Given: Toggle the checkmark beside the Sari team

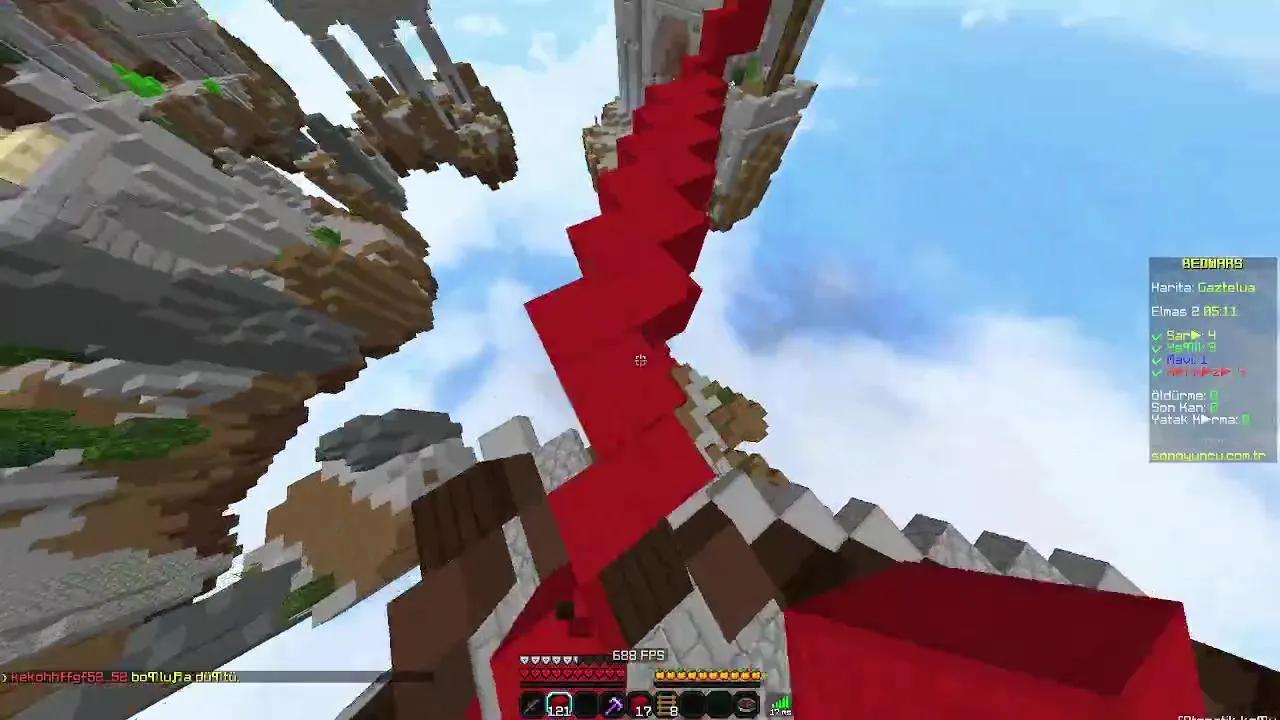Looking at the screenshot, I should (x=1155, y=336).
